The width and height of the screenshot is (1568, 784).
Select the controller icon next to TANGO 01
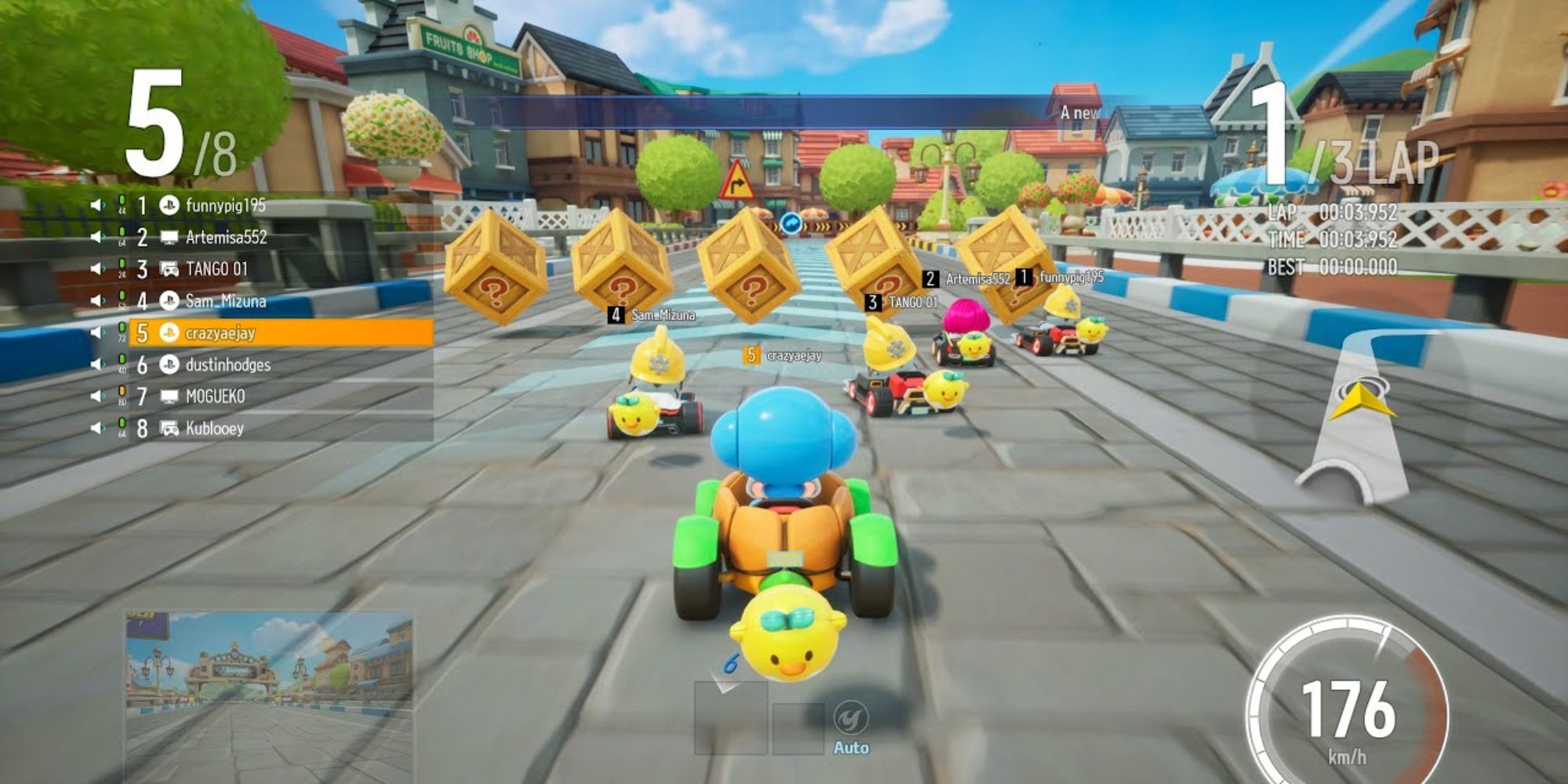[169, 269]
